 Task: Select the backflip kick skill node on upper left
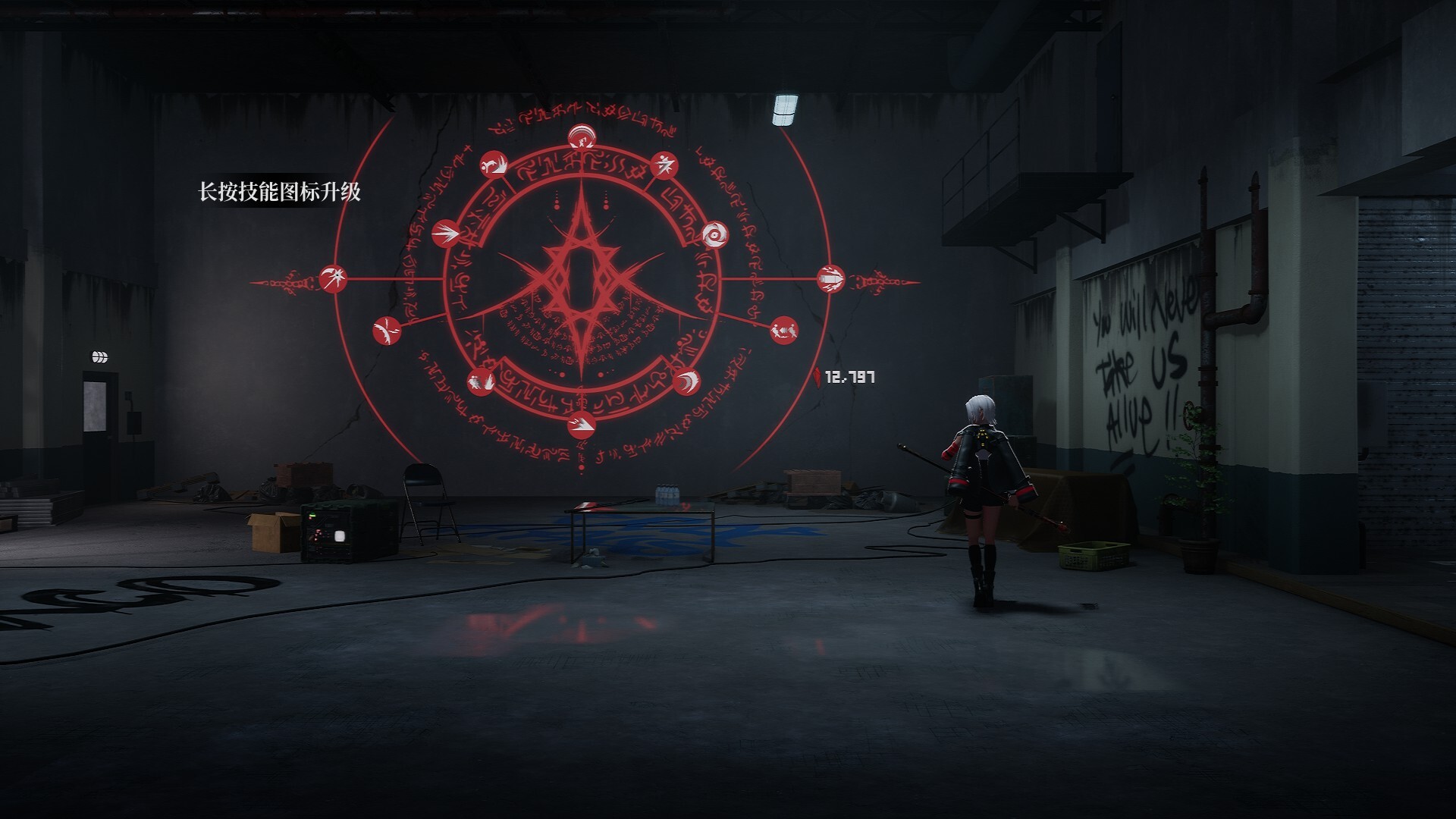[x=494, y=165]
